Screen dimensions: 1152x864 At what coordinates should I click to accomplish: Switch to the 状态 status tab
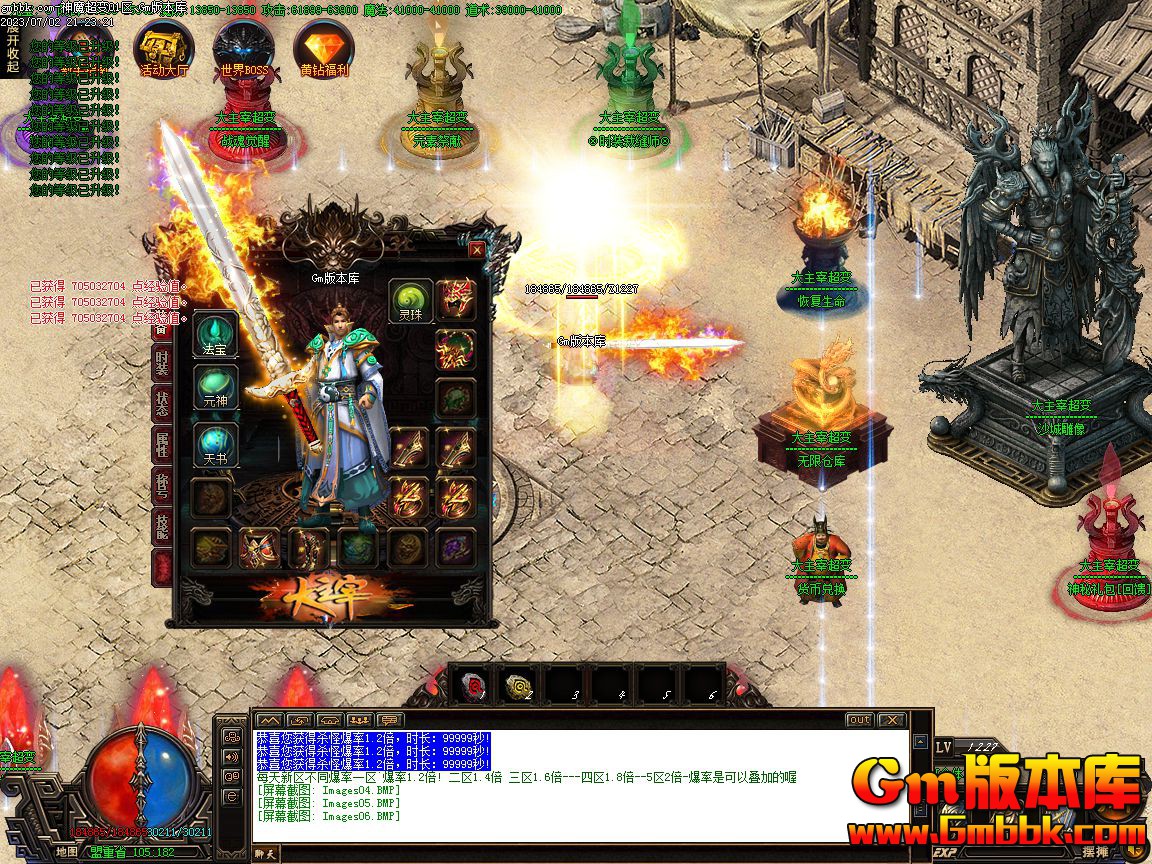pos(162,403)
